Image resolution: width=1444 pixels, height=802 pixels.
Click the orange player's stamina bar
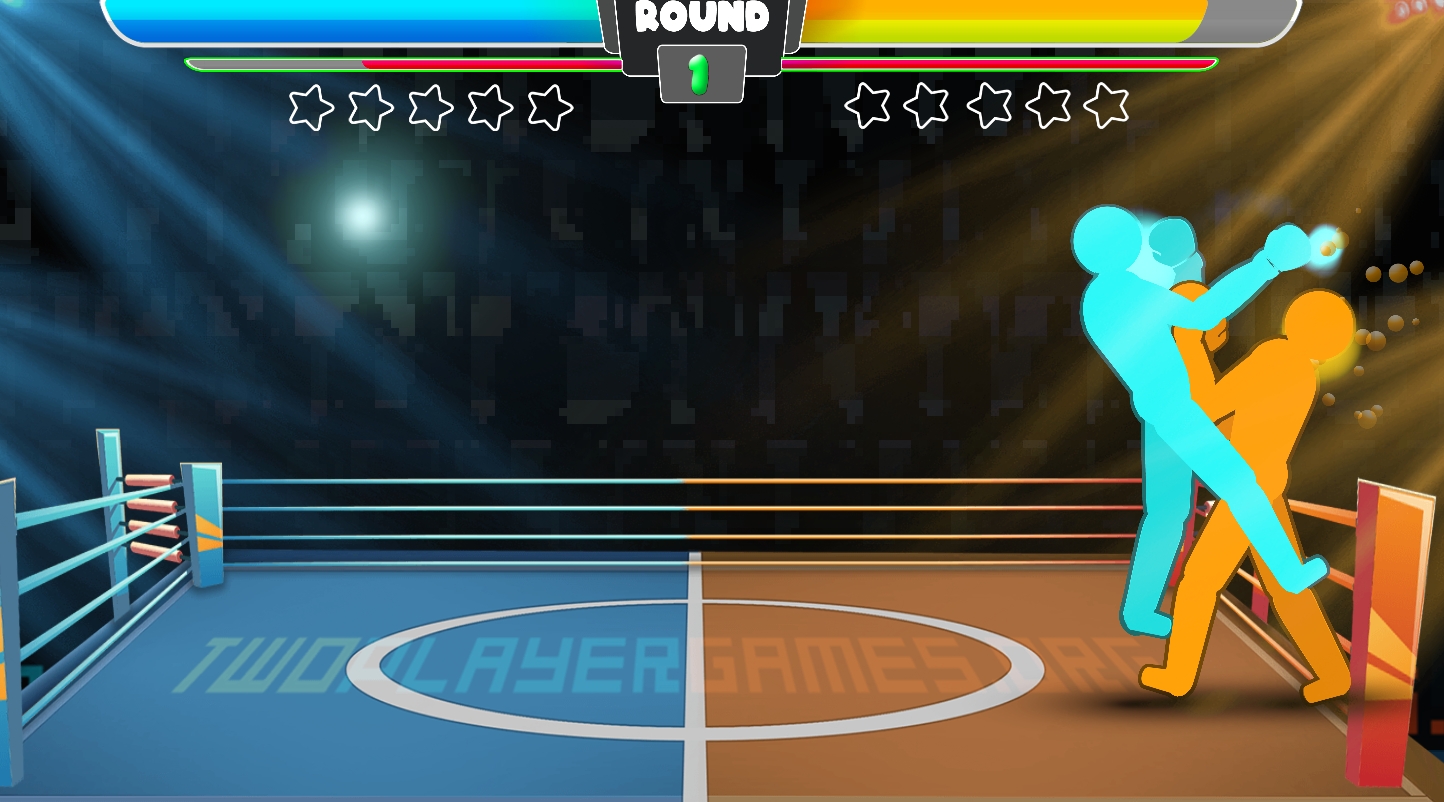(x=1000, y=62)
